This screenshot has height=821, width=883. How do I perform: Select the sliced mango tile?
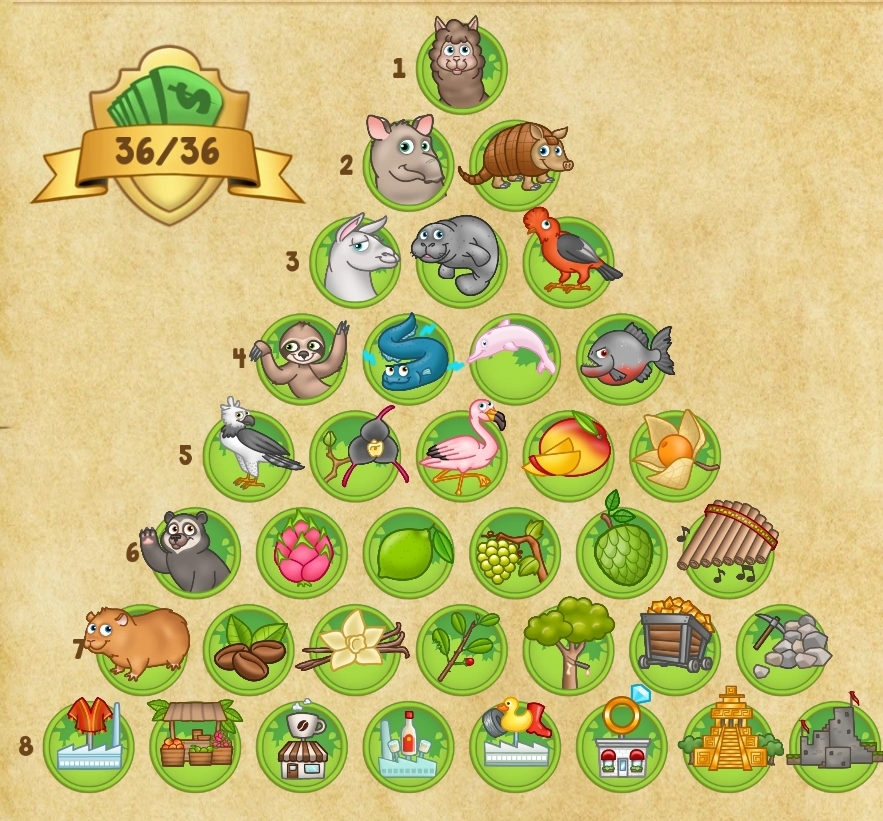568,452
